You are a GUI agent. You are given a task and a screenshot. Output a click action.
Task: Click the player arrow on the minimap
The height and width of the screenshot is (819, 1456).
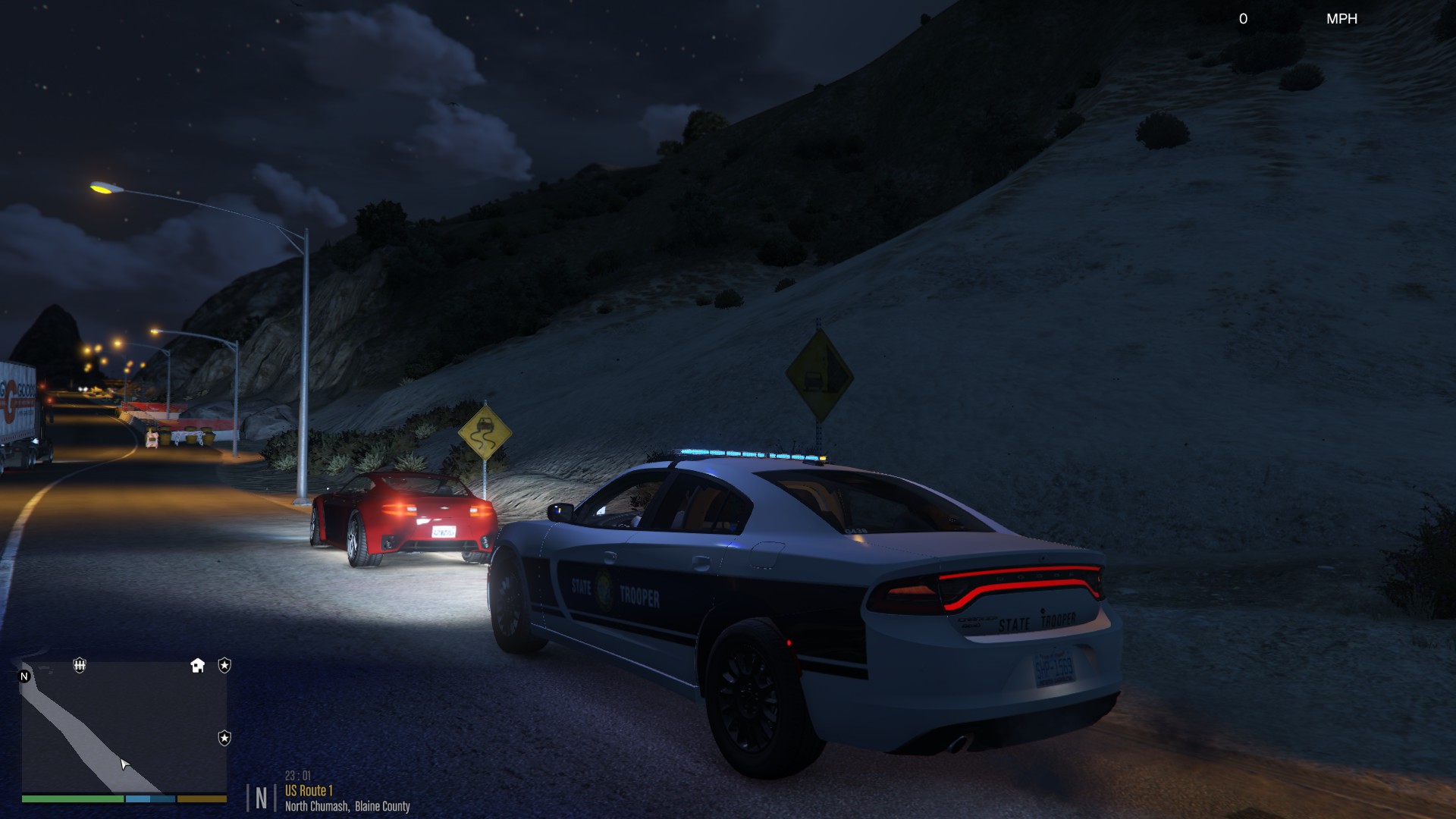pyautogui.click(x=125, y=764)
